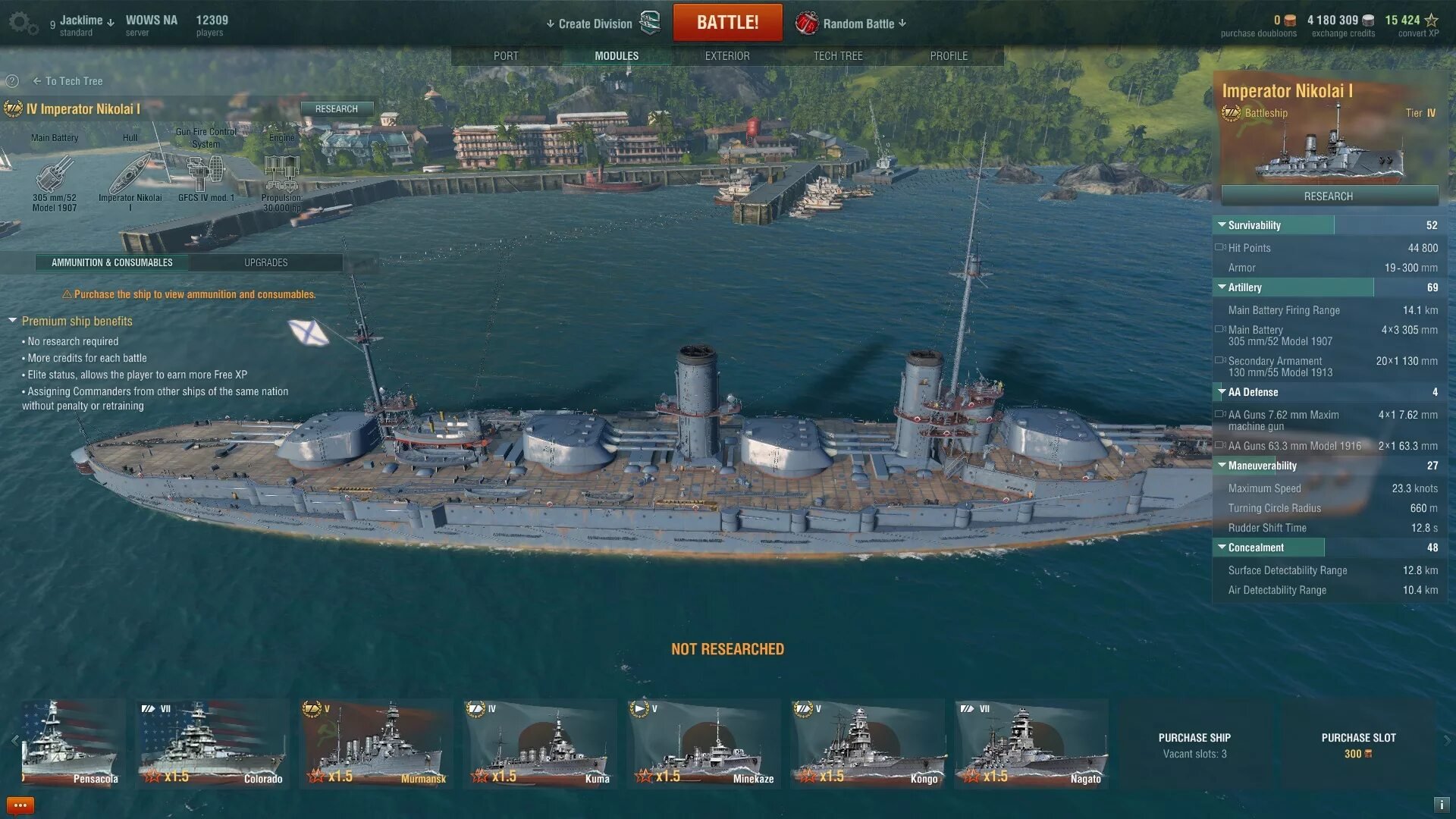Select the UPGRADES tab
This screenshot has height=819, width=1456.
[265, 262]
